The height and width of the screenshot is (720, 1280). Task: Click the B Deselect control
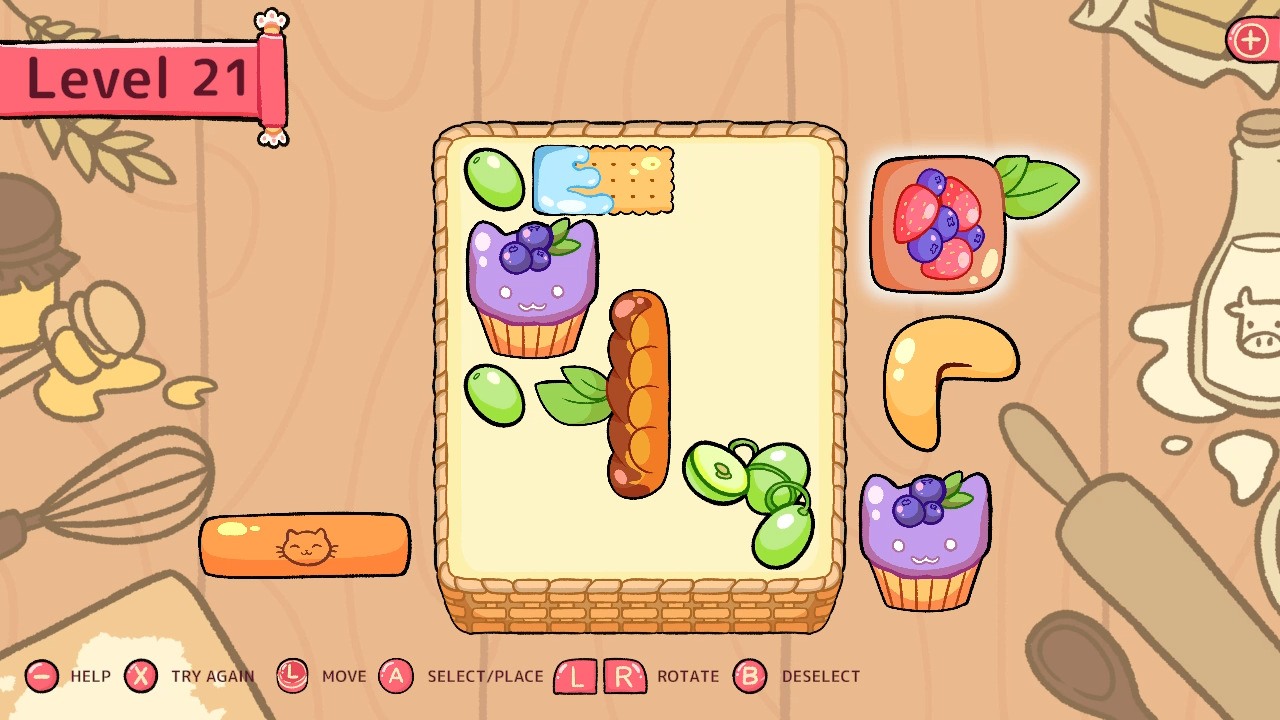(x=749, y=676)
